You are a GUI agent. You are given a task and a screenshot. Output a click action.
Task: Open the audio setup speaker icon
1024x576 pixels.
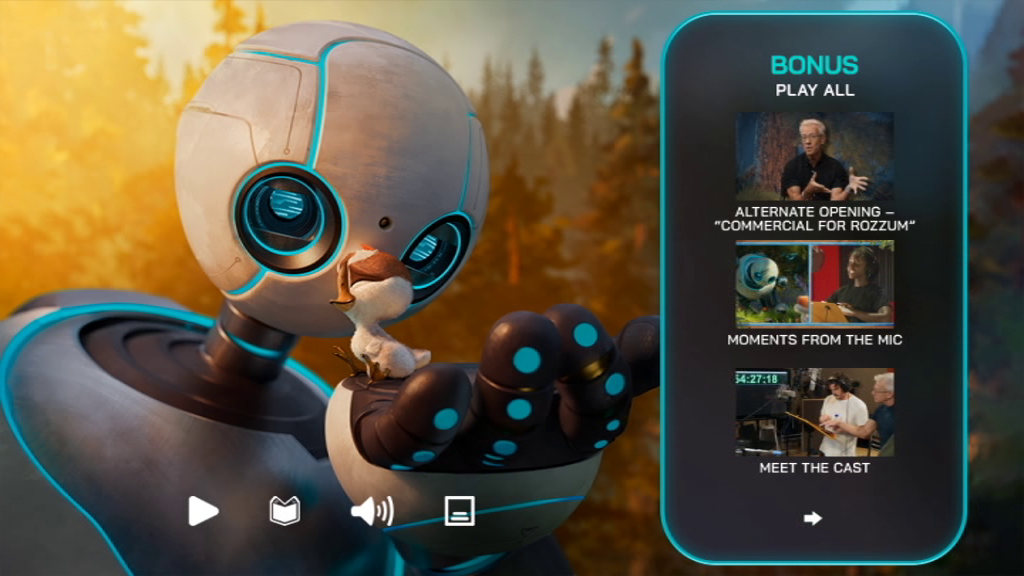click(x=372, y=511)
